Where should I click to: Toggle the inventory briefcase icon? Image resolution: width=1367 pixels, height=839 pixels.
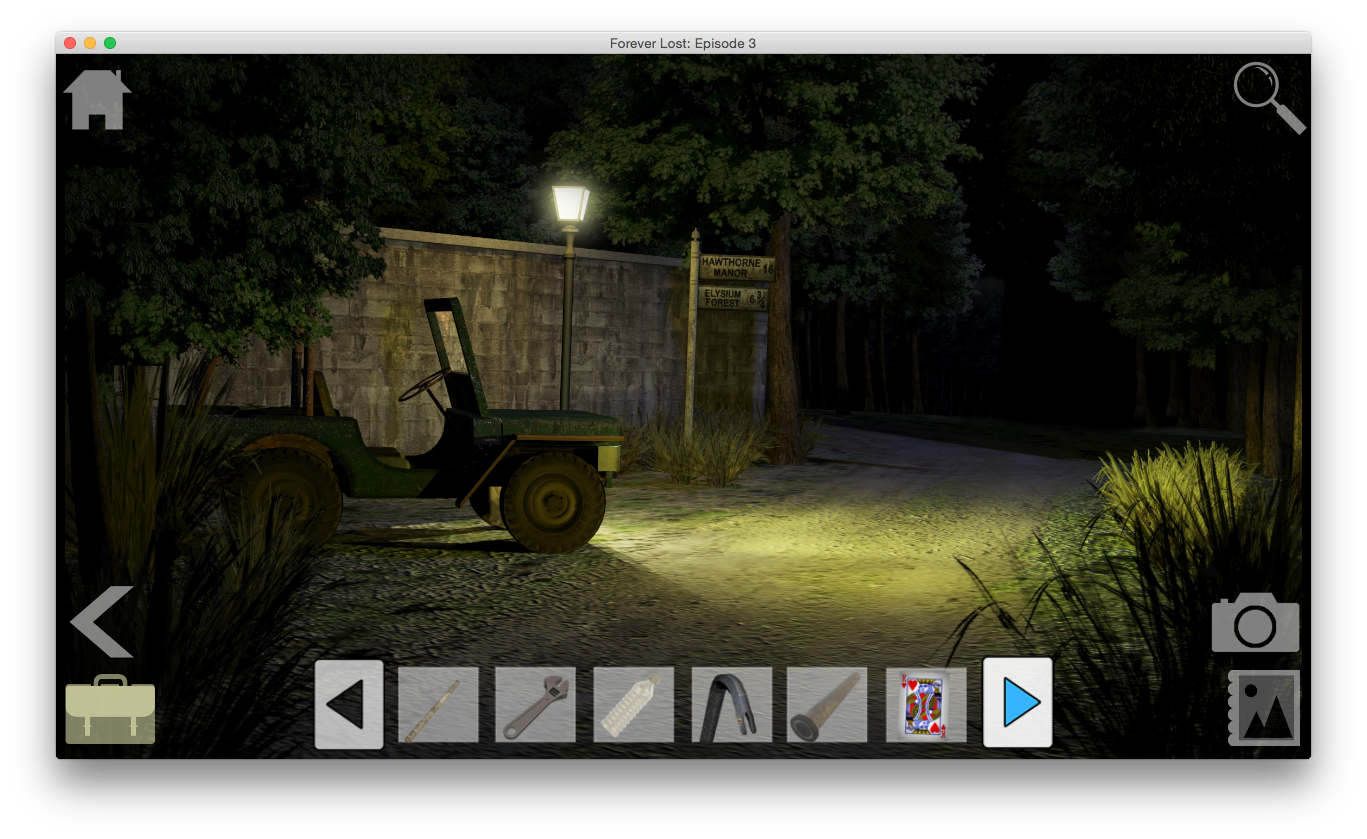tap(110, 709)
